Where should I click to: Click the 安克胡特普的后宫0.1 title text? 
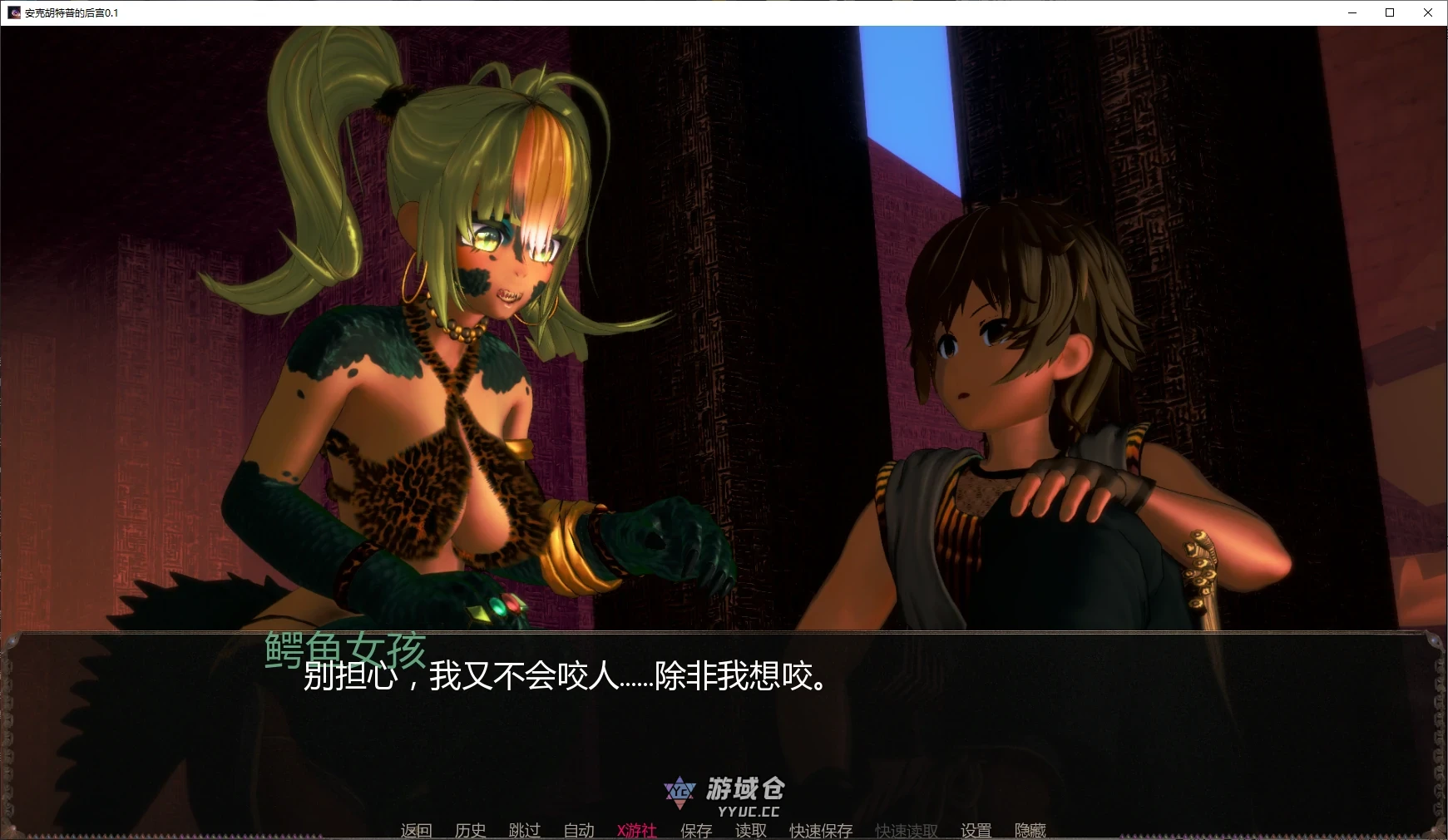[x=71, y=12]
